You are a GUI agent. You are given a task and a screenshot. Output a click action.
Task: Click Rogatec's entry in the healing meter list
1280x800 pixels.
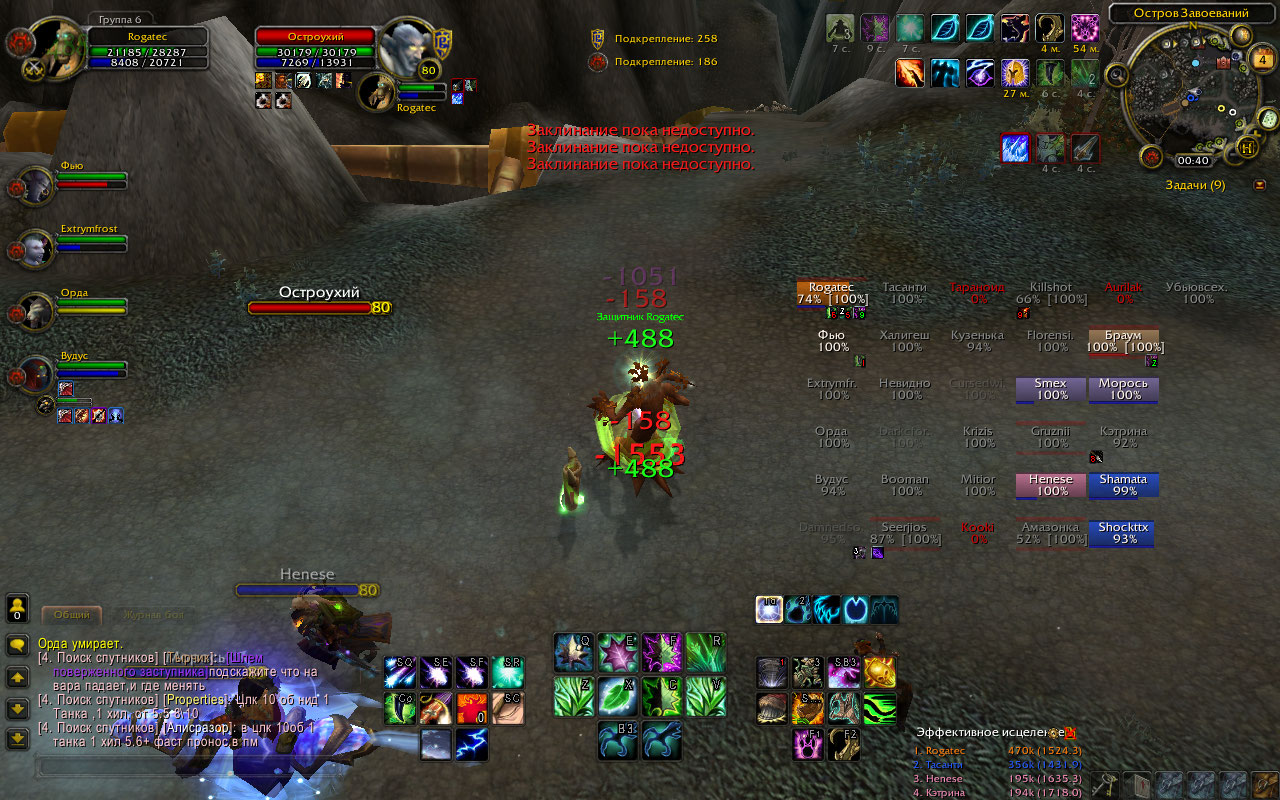940,750
